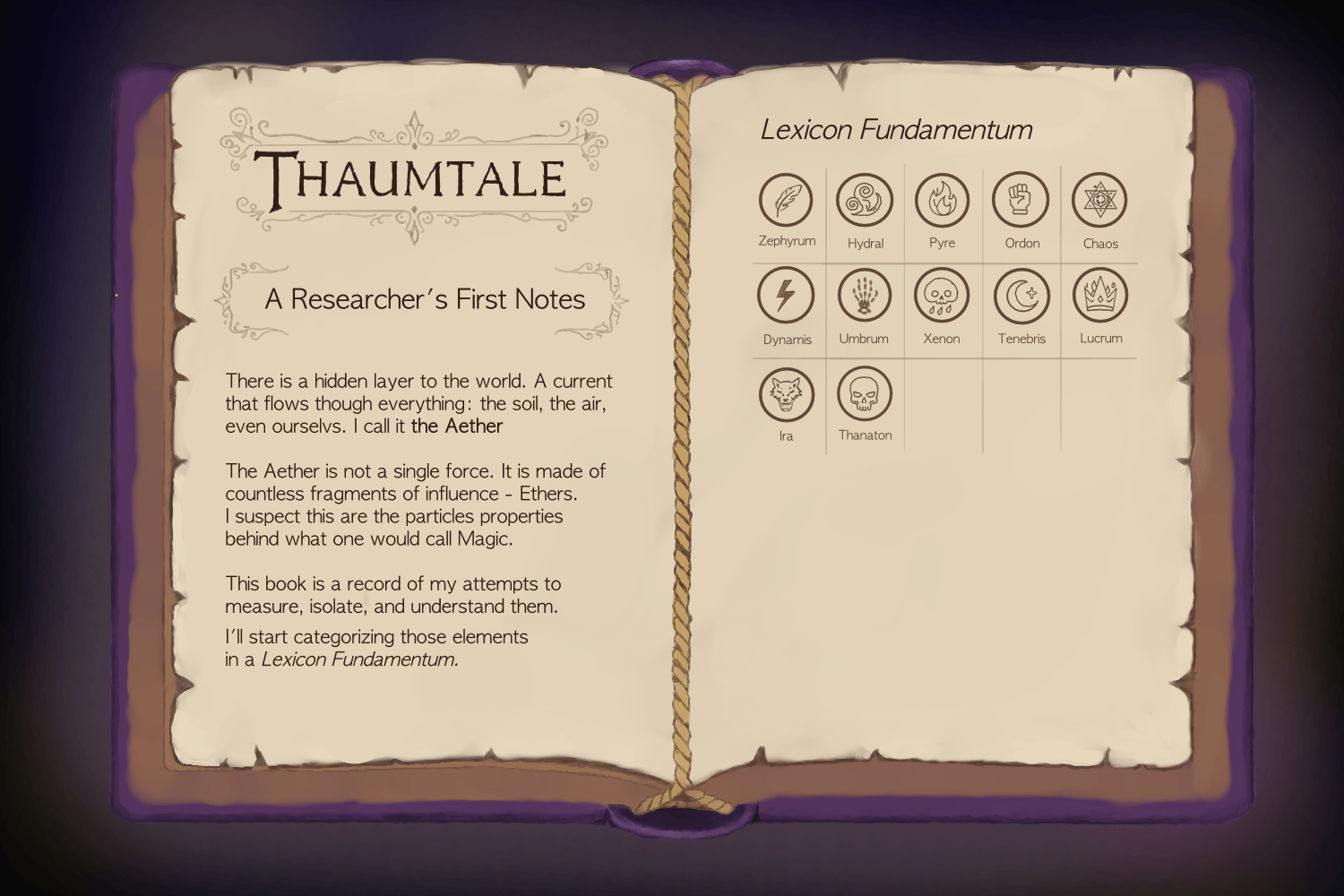
Task: Open the Chaos hexagram element icon
Action: [x=1099, y=201]
